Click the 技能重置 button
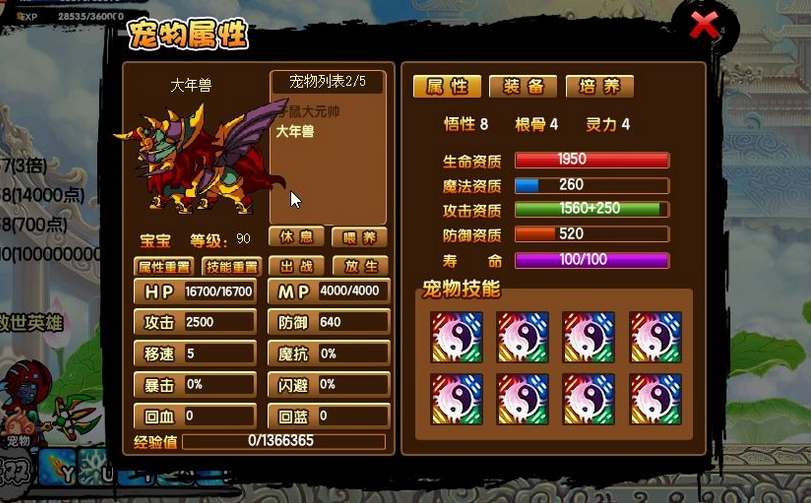The image size is (811, 503). [x=231, y=267]
